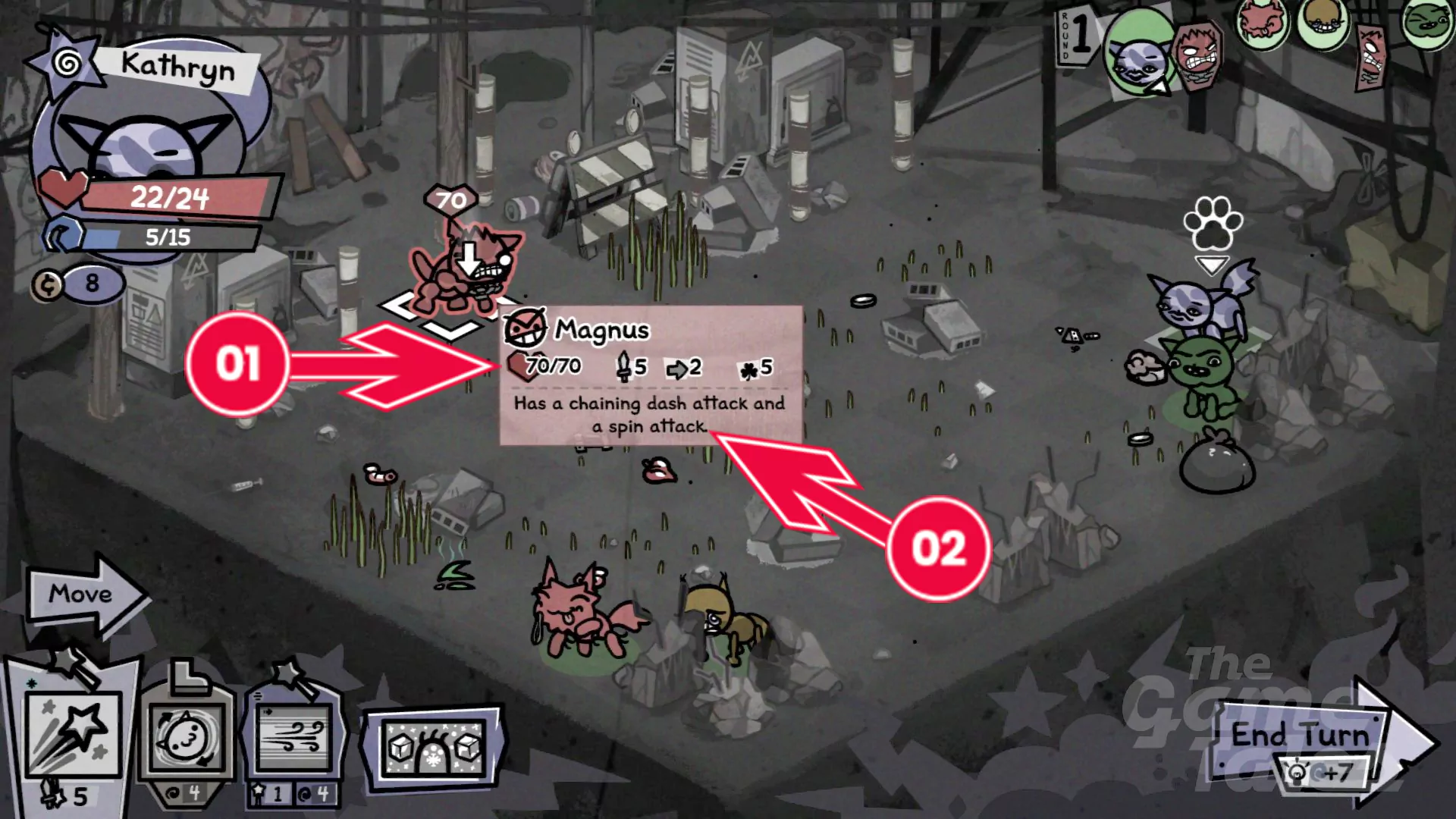Pick the brown cat turn order portrait
1456x819 pixels.
(1322, 23)
